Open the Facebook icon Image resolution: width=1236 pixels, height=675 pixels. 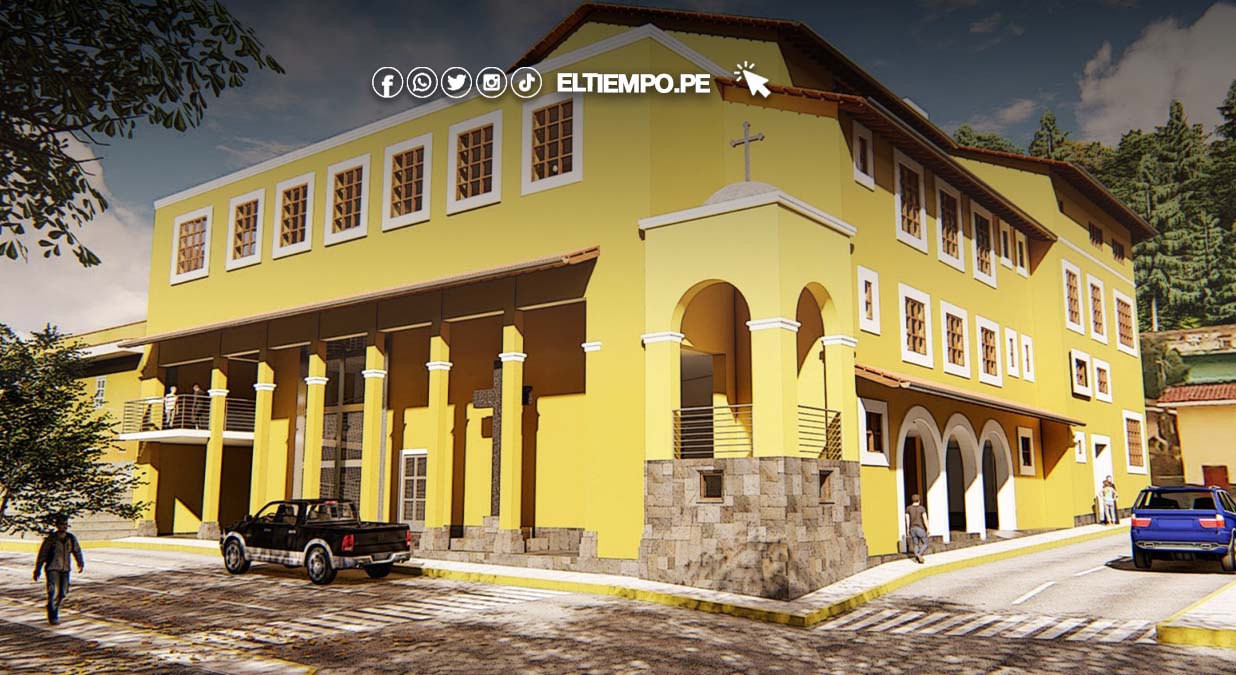[387, 82]
